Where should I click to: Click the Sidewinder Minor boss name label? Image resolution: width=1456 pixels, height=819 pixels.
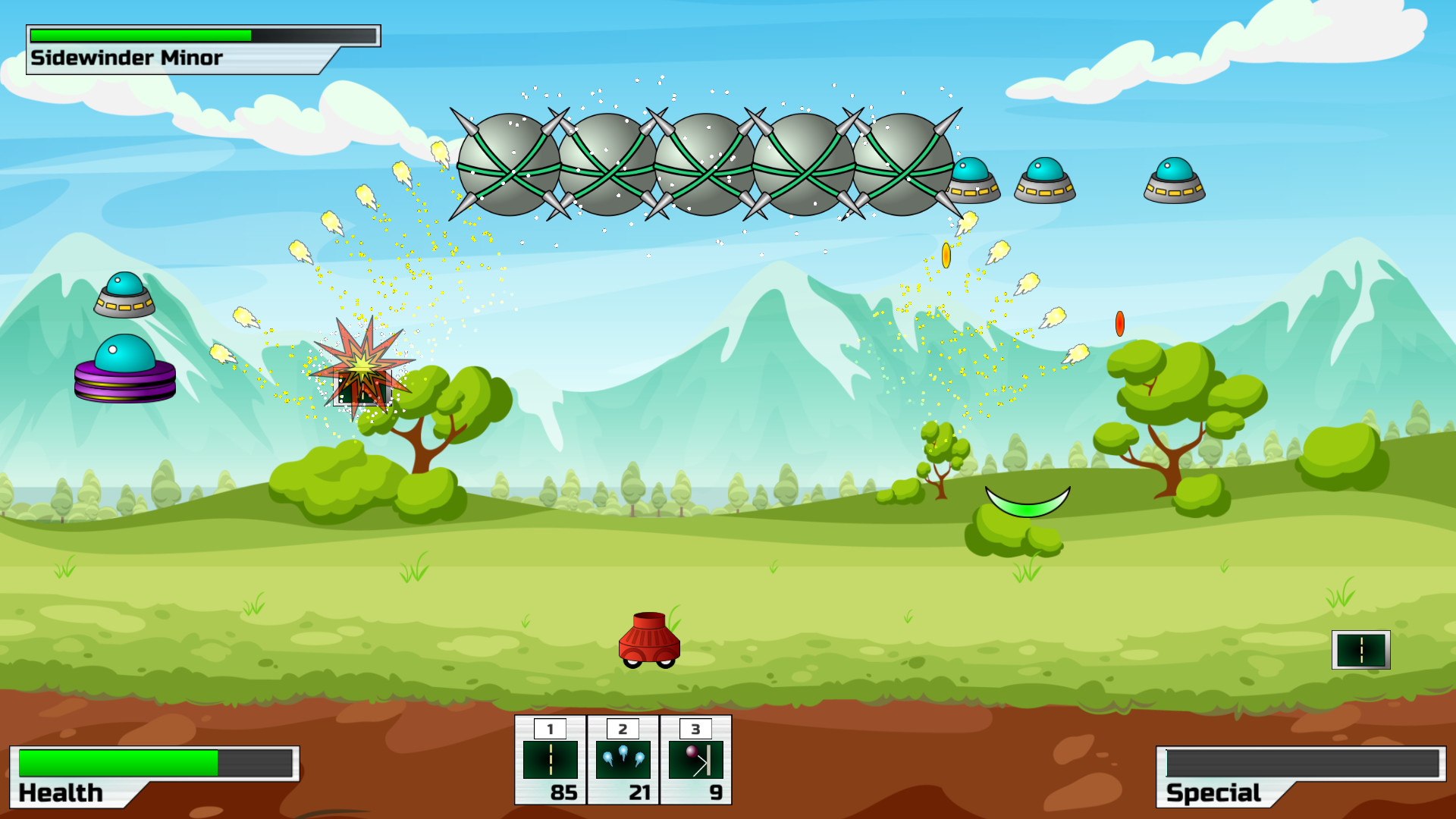(126, 56)
